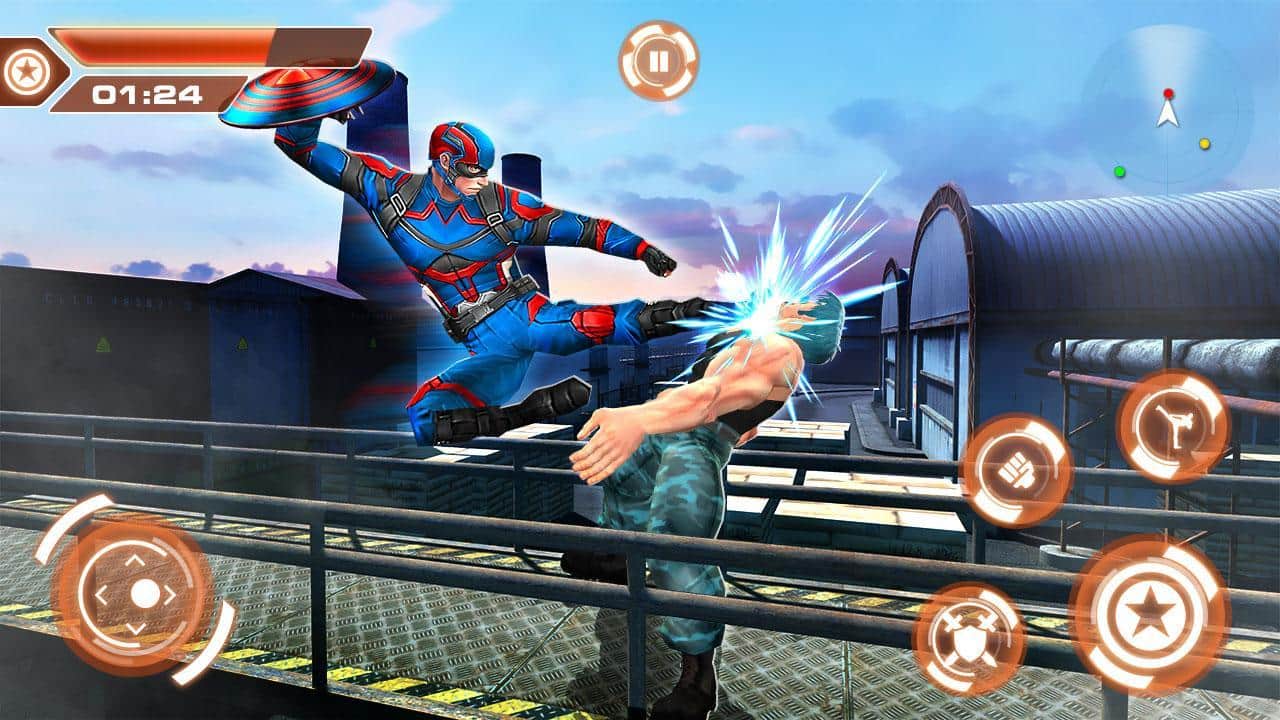The height and width of the screenshot is (720, 1280).
Task: Tap the left arrow on the joystick
Action: coord(103,593)
